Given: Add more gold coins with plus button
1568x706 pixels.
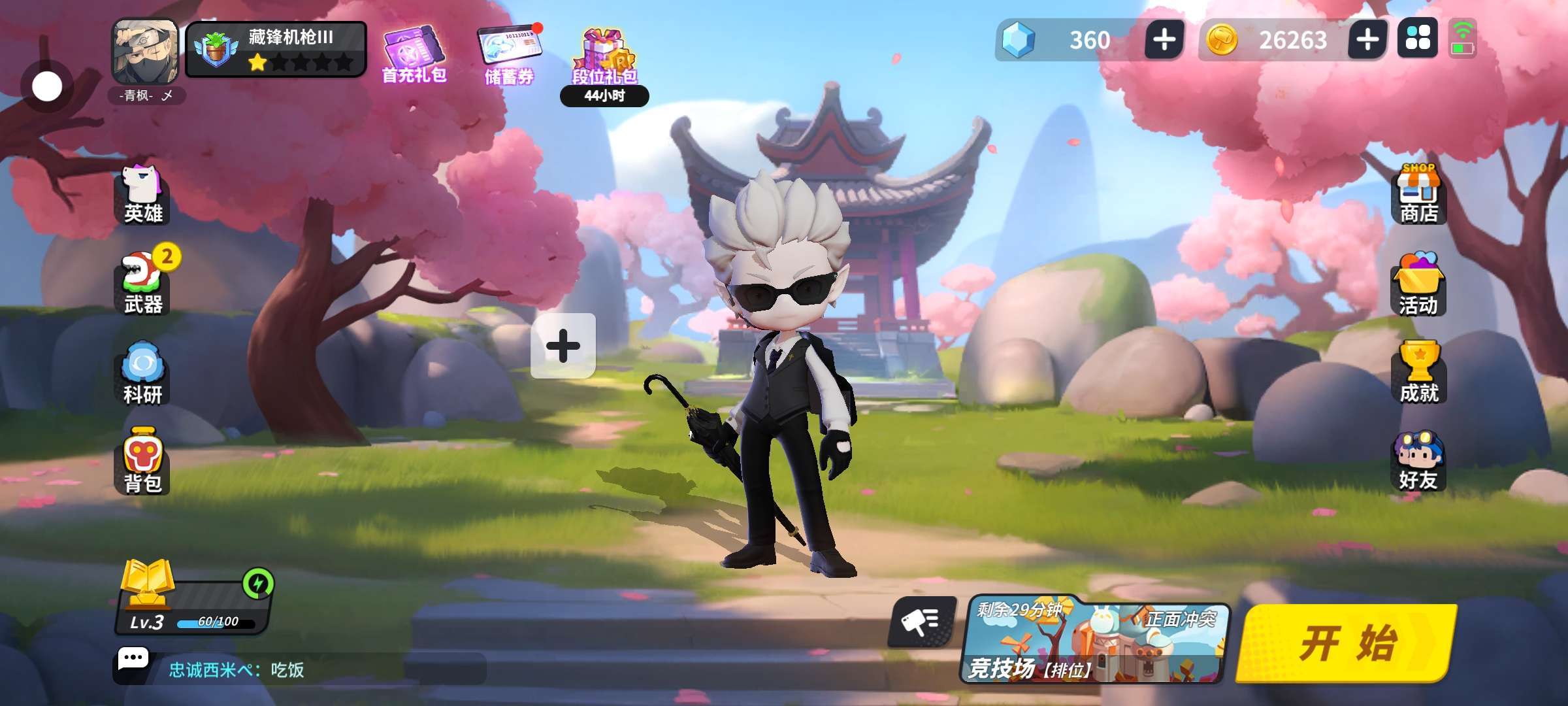Looking at the screenshot, I should pos(1367,40).
